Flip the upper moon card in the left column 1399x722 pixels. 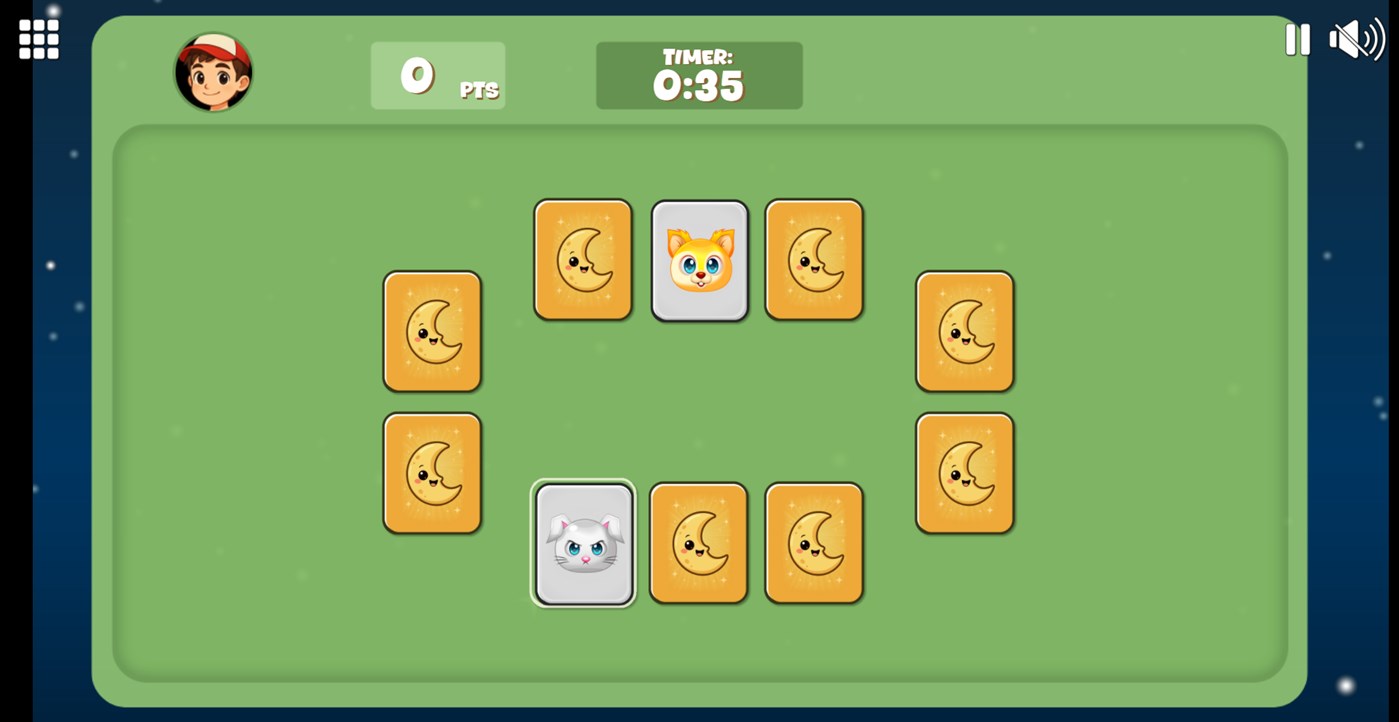pos(432,331)
